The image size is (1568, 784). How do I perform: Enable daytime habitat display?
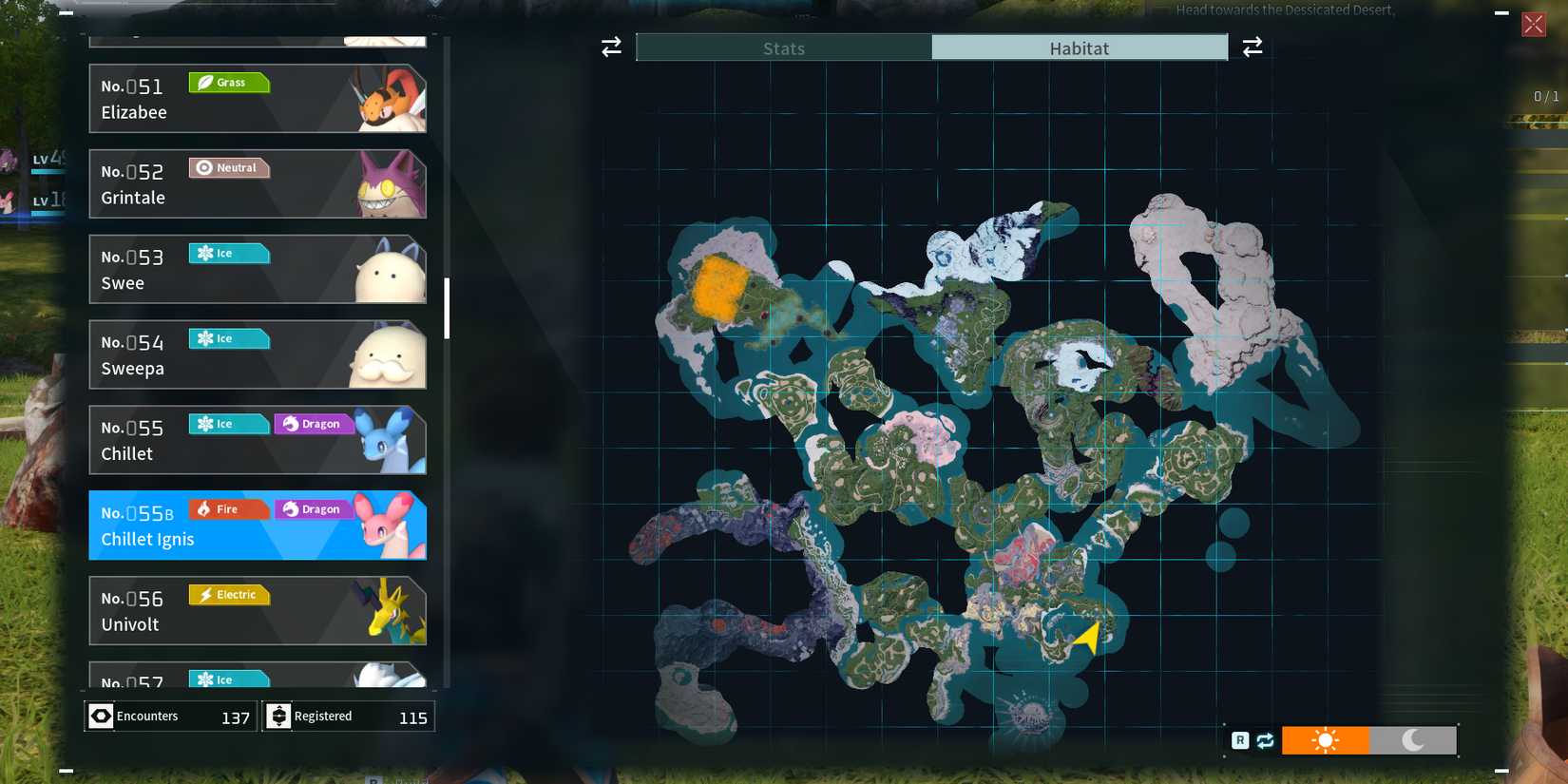(x=1326, y=739)
